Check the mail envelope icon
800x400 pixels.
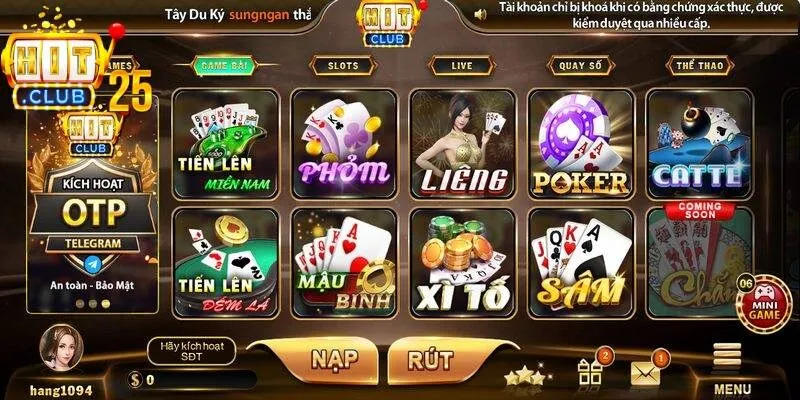[x=647, y=373]
